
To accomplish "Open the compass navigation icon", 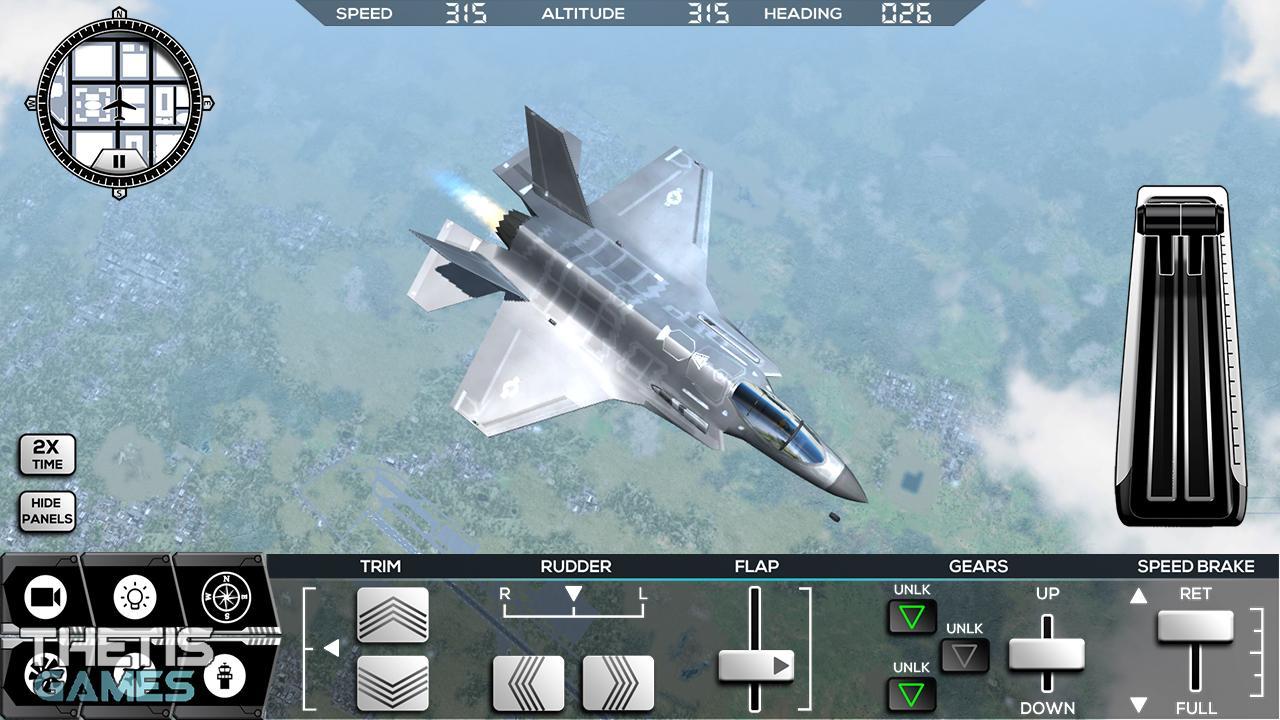I will 225,597.
